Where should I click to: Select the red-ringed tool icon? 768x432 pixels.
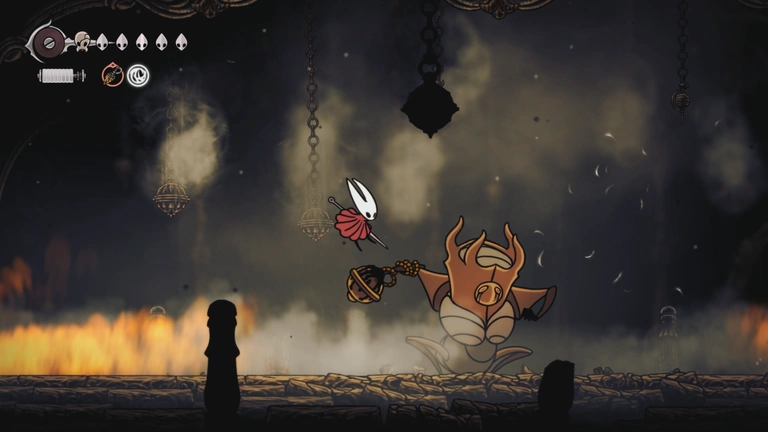(112, 75)
